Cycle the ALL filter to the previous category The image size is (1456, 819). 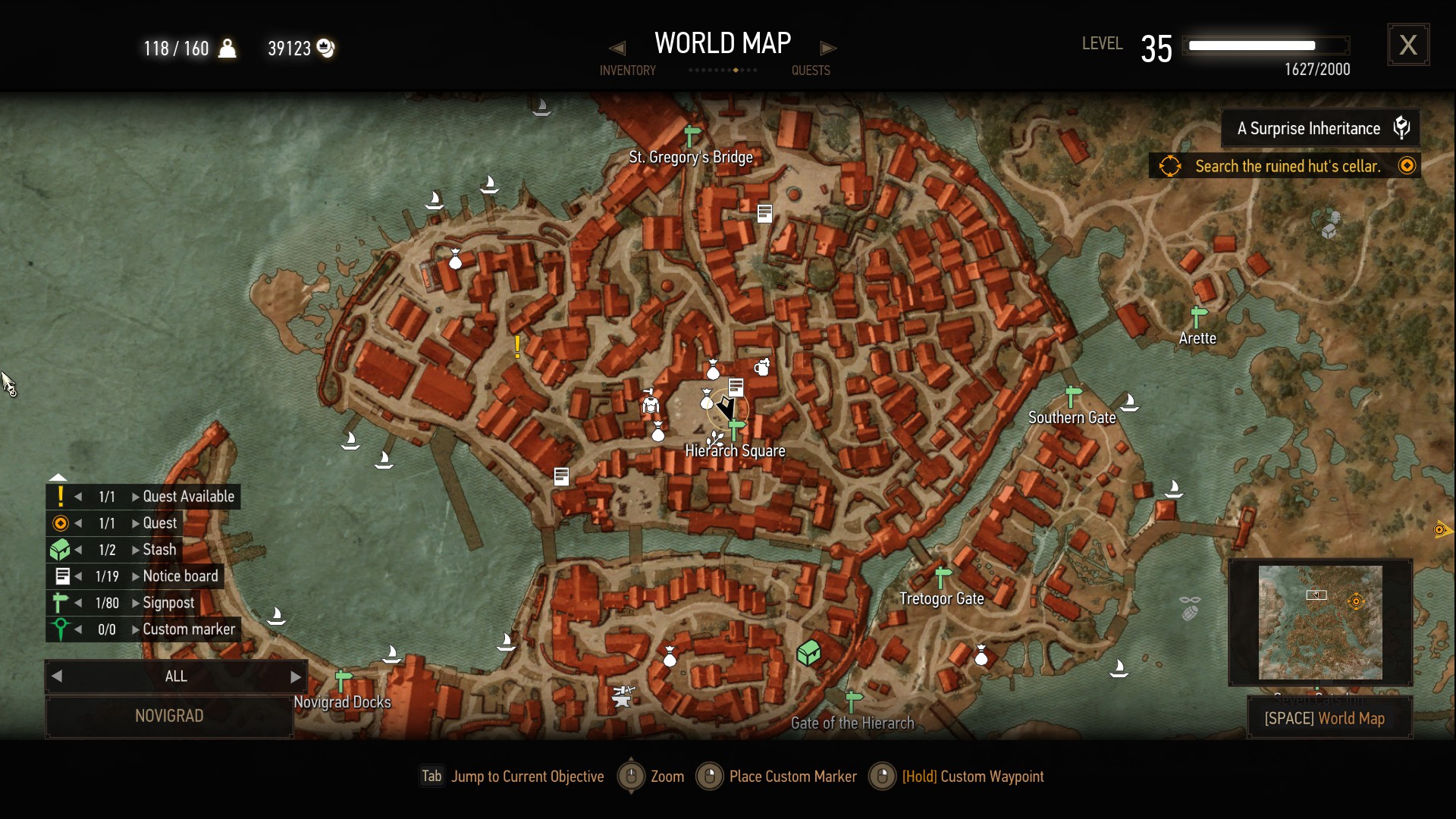click(57, 676)
